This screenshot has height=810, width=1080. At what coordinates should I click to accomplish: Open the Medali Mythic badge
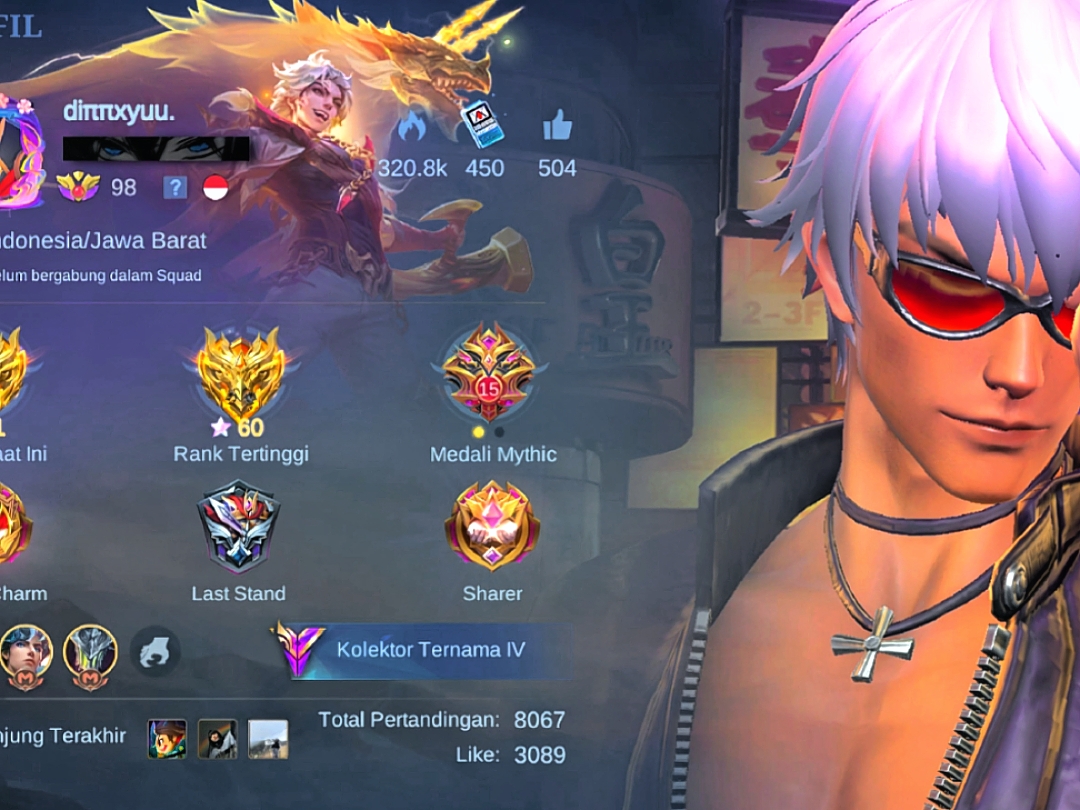pos(490,372)
